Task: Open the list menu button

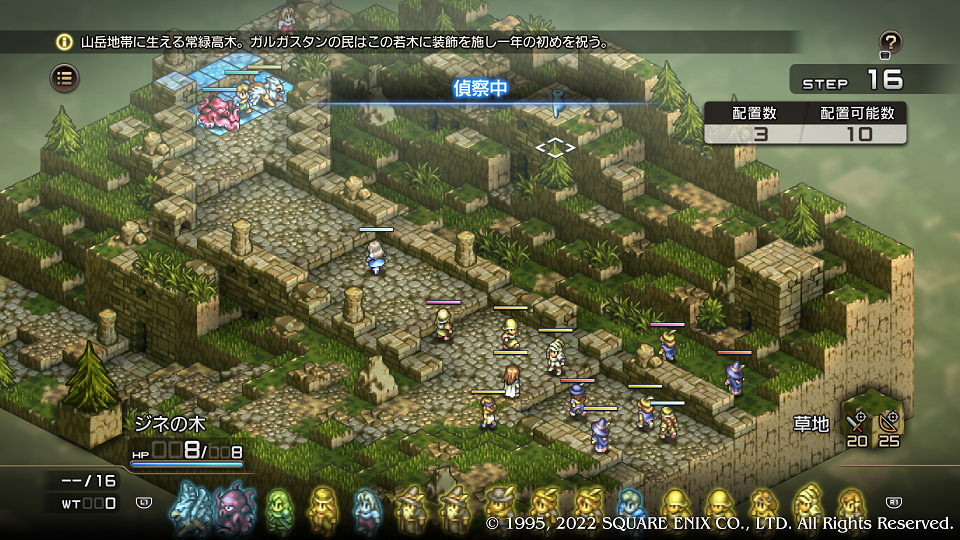Action: [x=66, y=78]
